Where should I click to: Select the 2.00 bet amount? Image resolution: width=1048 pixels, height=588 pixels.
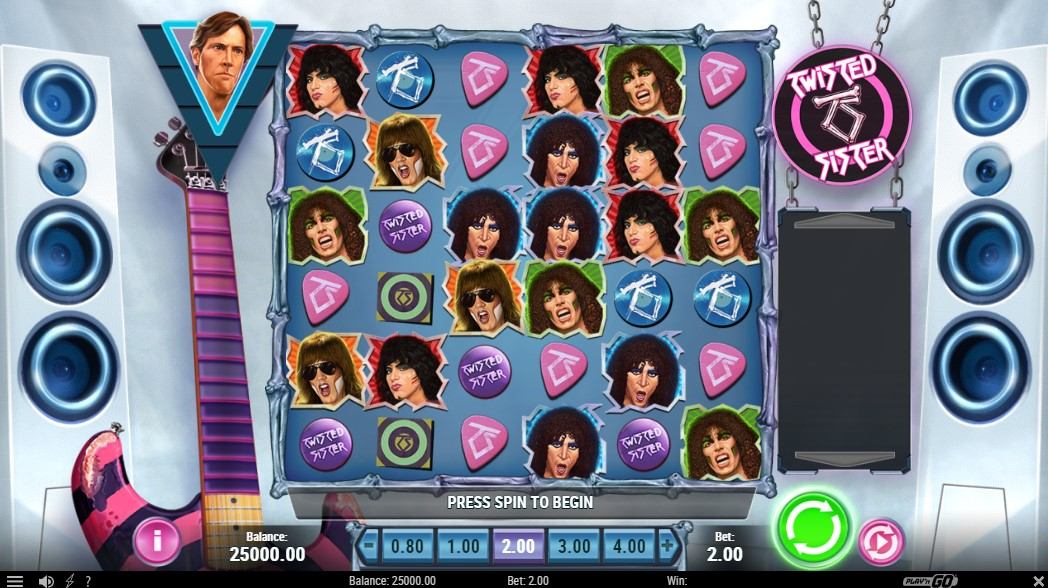pyautogui.click(x=519, y=547)
